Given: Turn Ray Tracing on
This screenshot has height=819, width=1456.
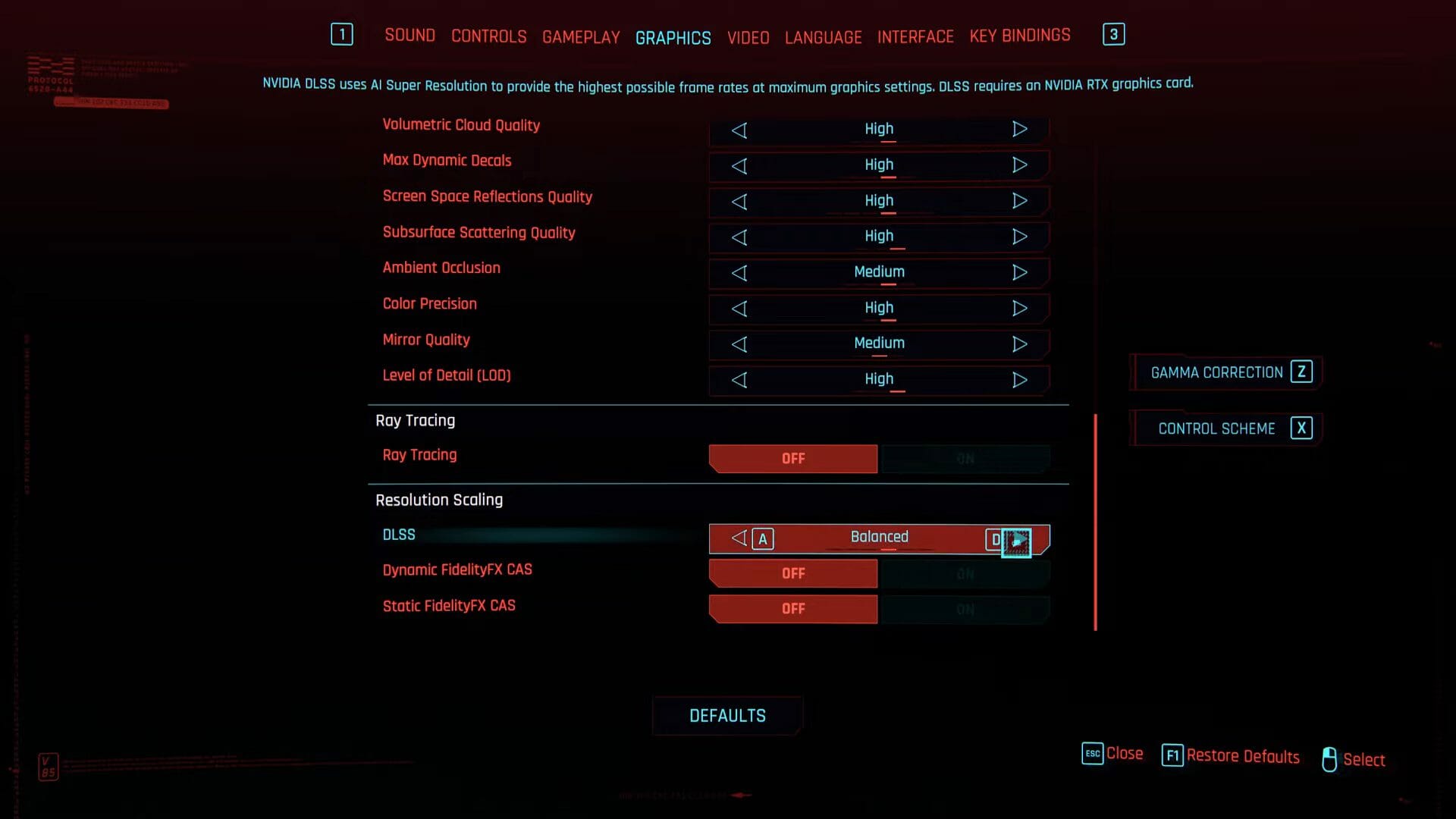Looking at the screenshot, I should coord(964,458).
